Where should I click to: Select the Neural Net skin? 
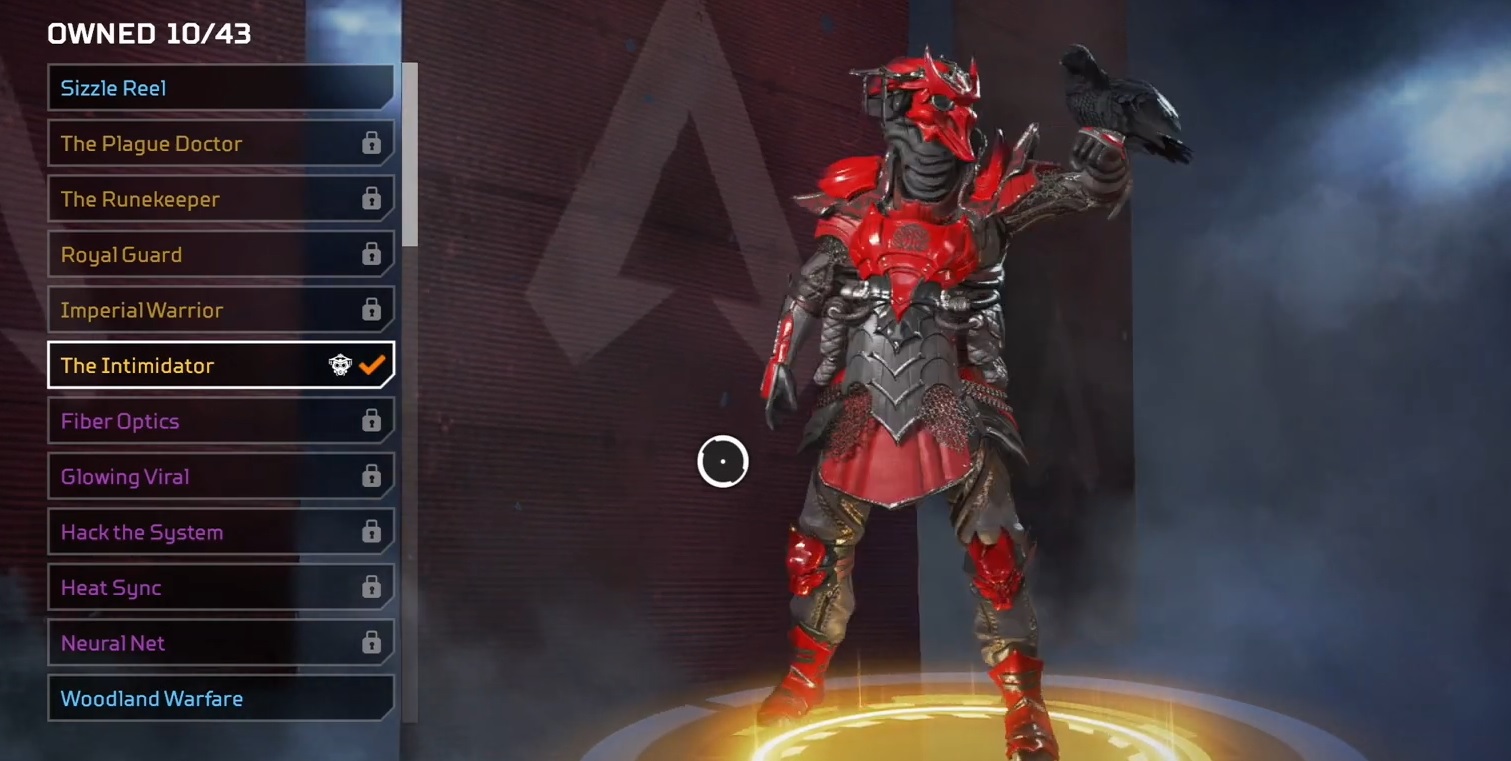pos(220,643)
